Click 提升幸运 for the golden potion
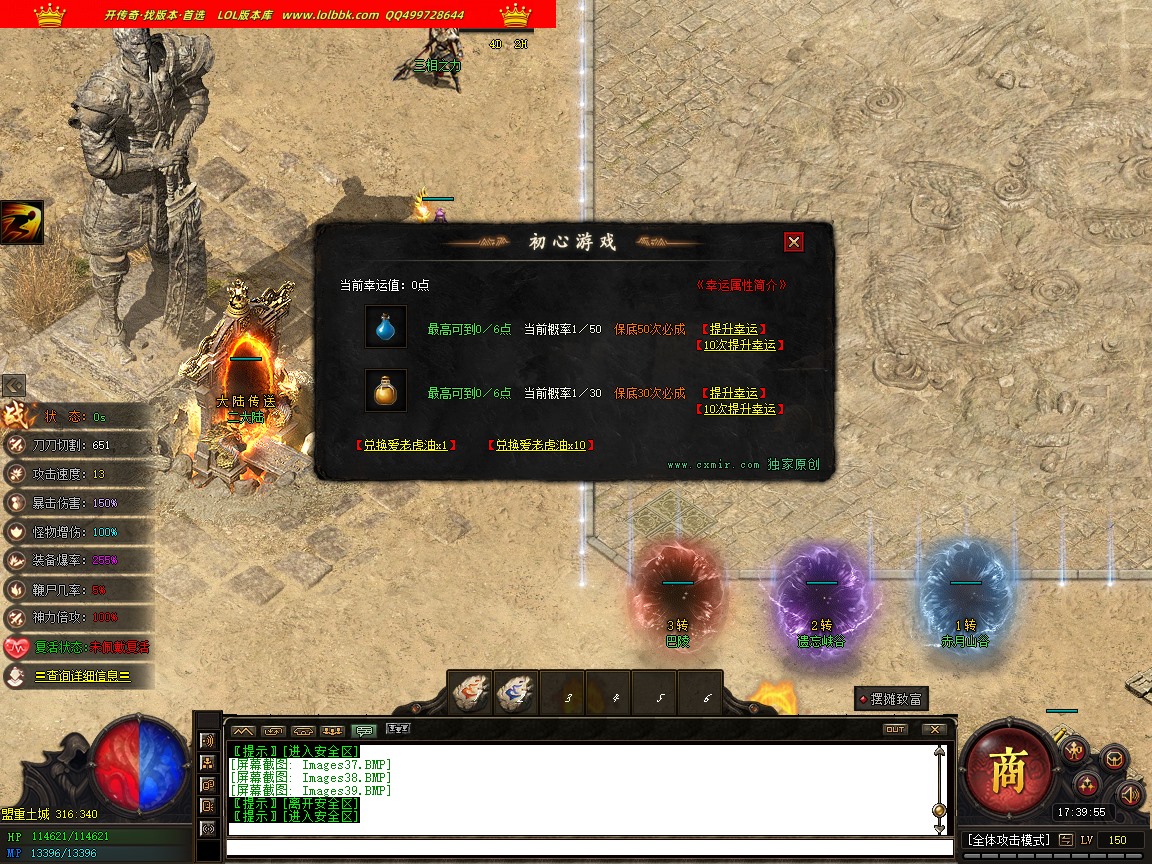Image resolution: width=1152 pixels, height=864 pixels. (x=733, y=393)
